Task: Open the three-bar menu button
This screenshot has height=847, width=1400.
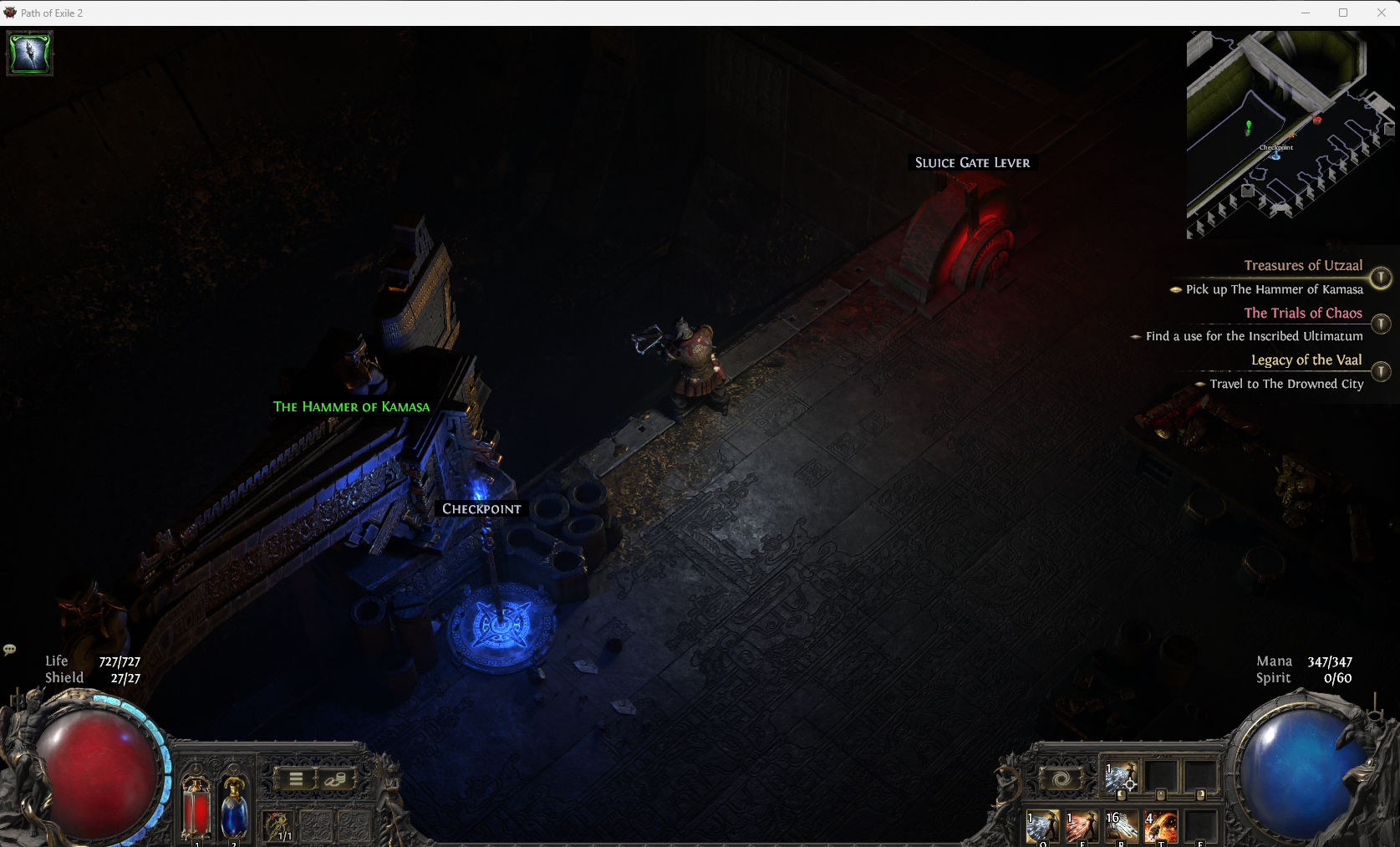Action: tap(296, 779)
